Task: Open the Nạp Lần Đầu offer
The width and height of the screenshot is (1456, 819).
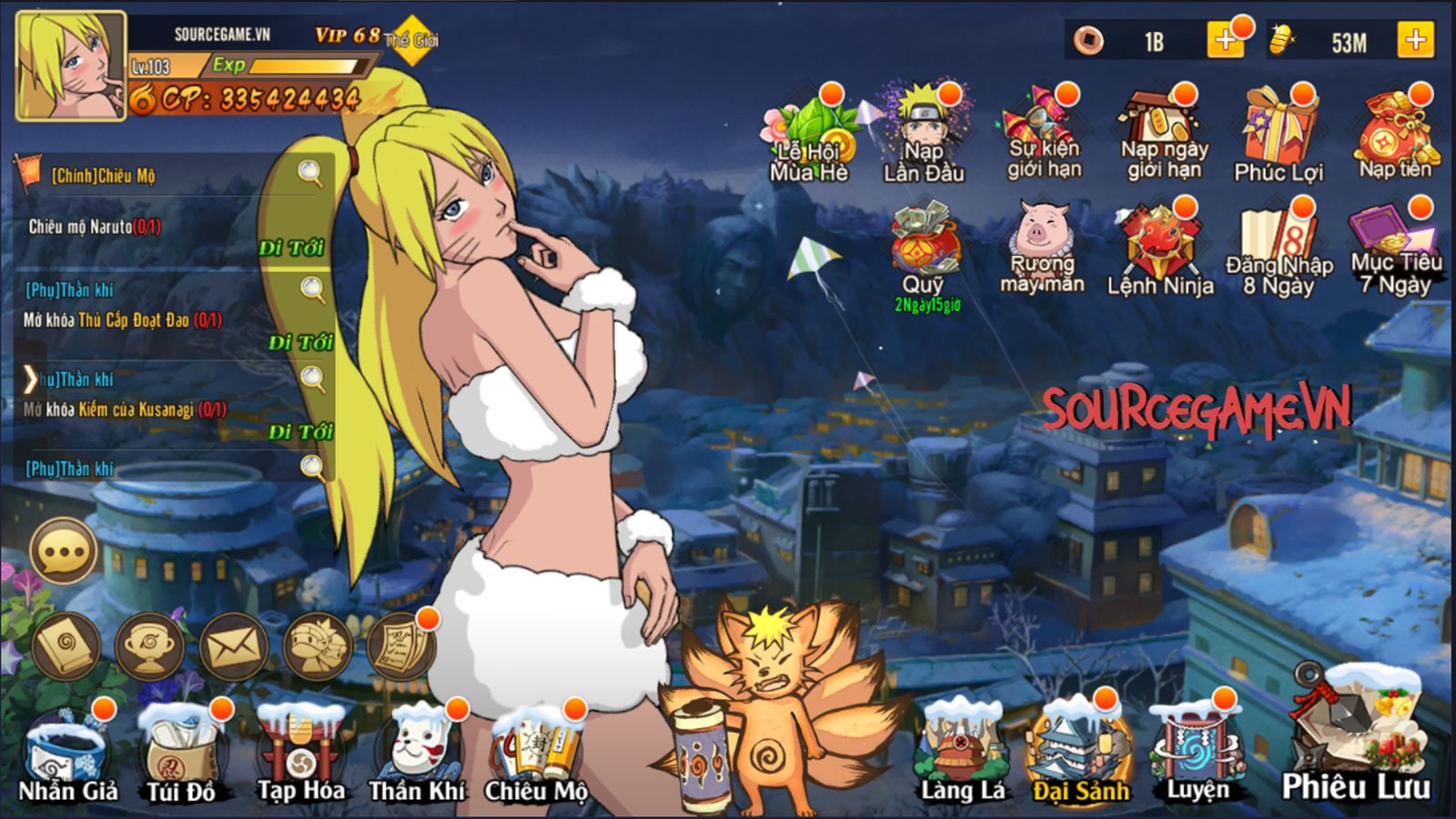Action: 924,135
